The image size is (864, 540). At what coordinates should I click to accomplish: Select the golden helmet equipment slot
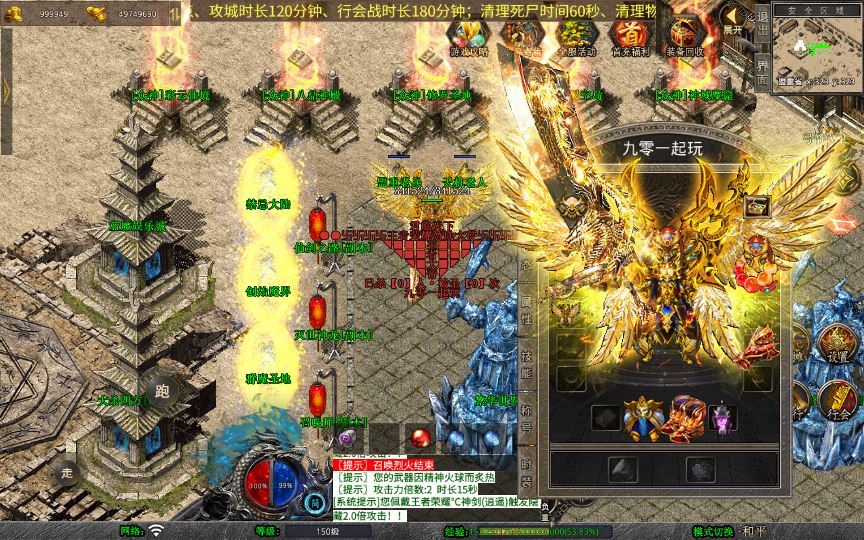pyautogui.click(x=640, y=417)
